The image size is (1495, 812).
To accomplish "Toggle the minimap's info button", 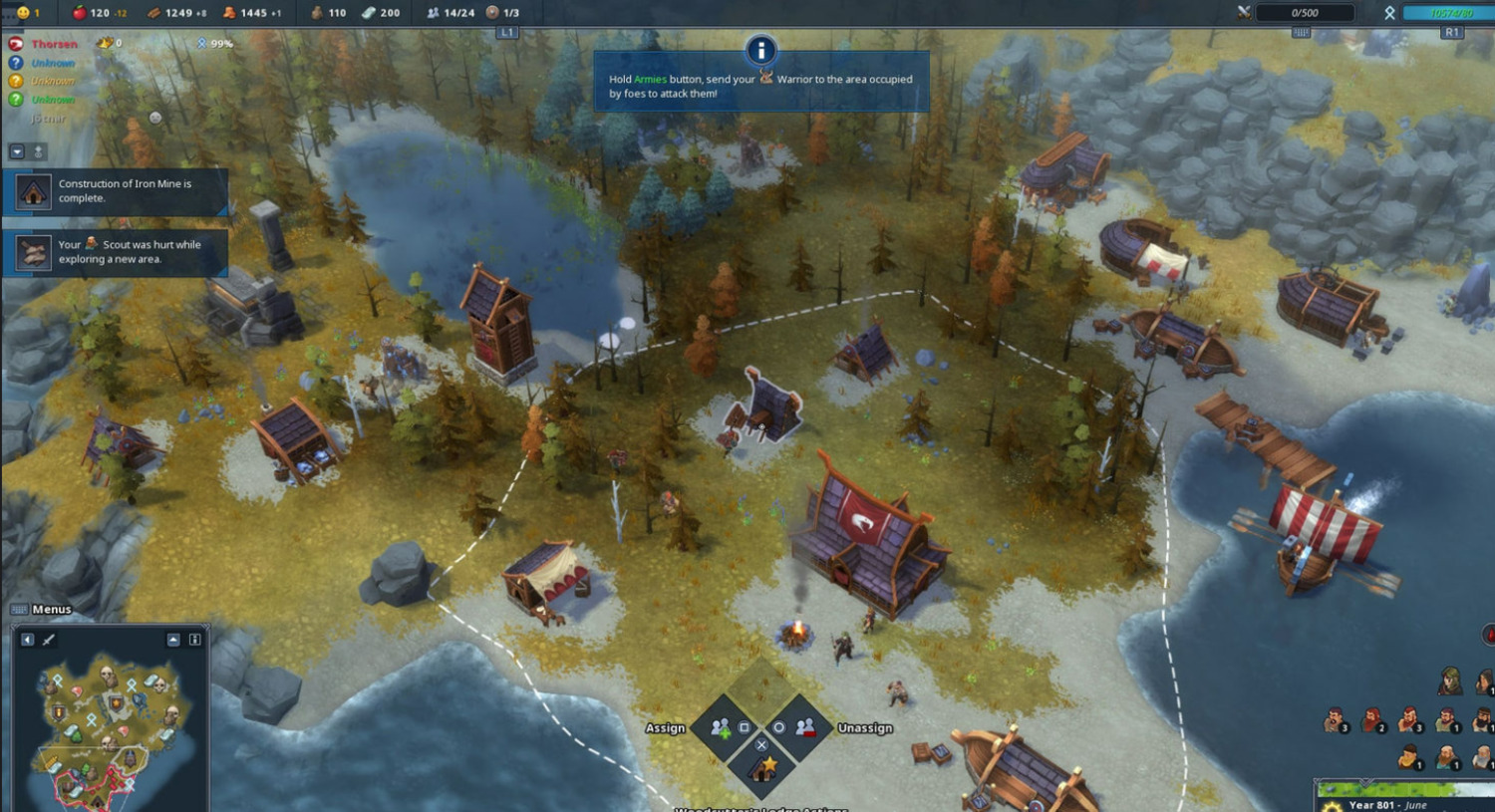I will [194, 640].
